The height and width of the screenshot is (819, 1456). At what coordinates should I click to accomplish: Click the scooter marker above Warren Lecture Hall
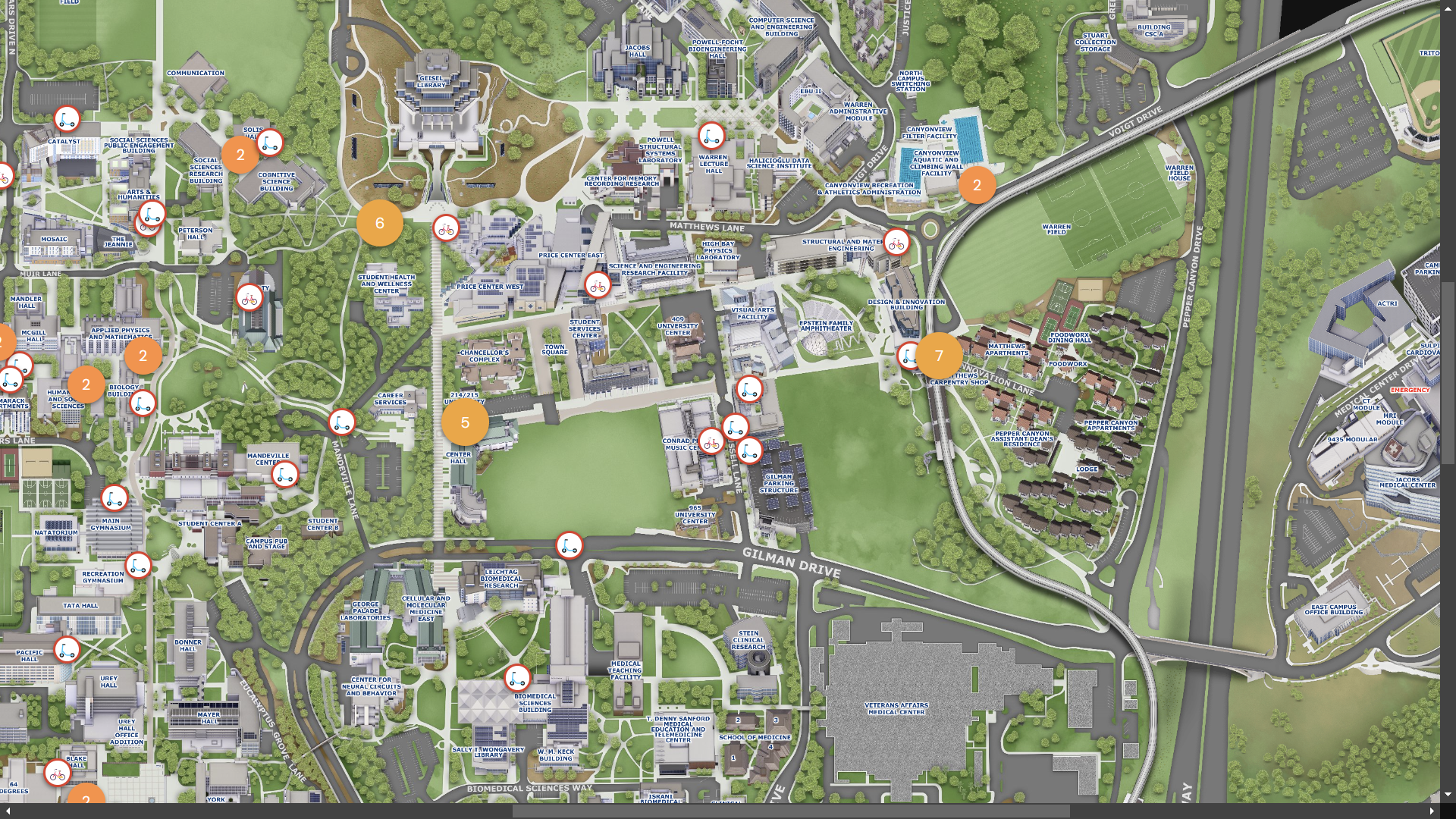pyautogui.click(x=711, y=136)
